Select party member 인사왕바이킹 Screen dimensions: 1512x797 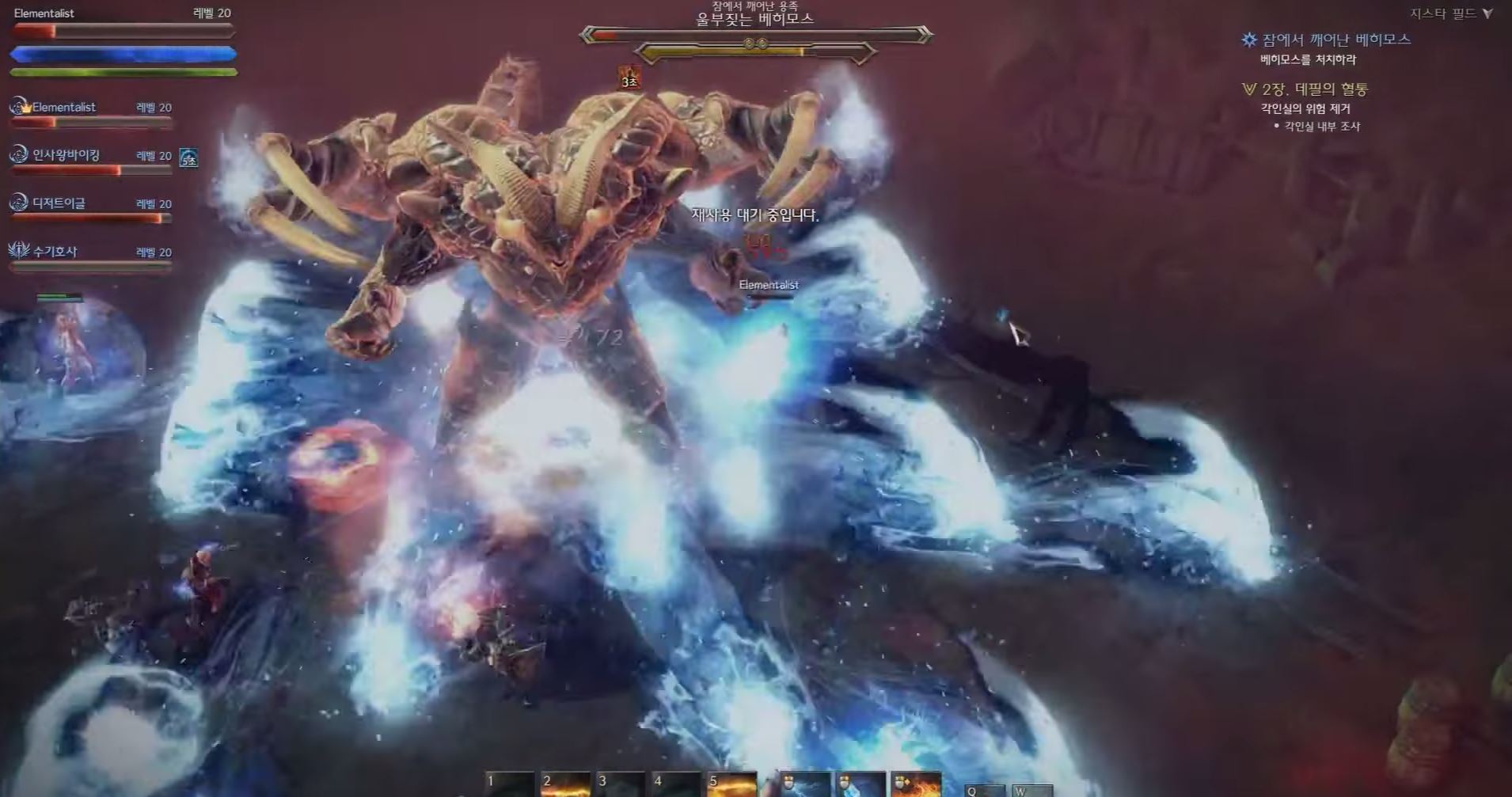(66, 155)
